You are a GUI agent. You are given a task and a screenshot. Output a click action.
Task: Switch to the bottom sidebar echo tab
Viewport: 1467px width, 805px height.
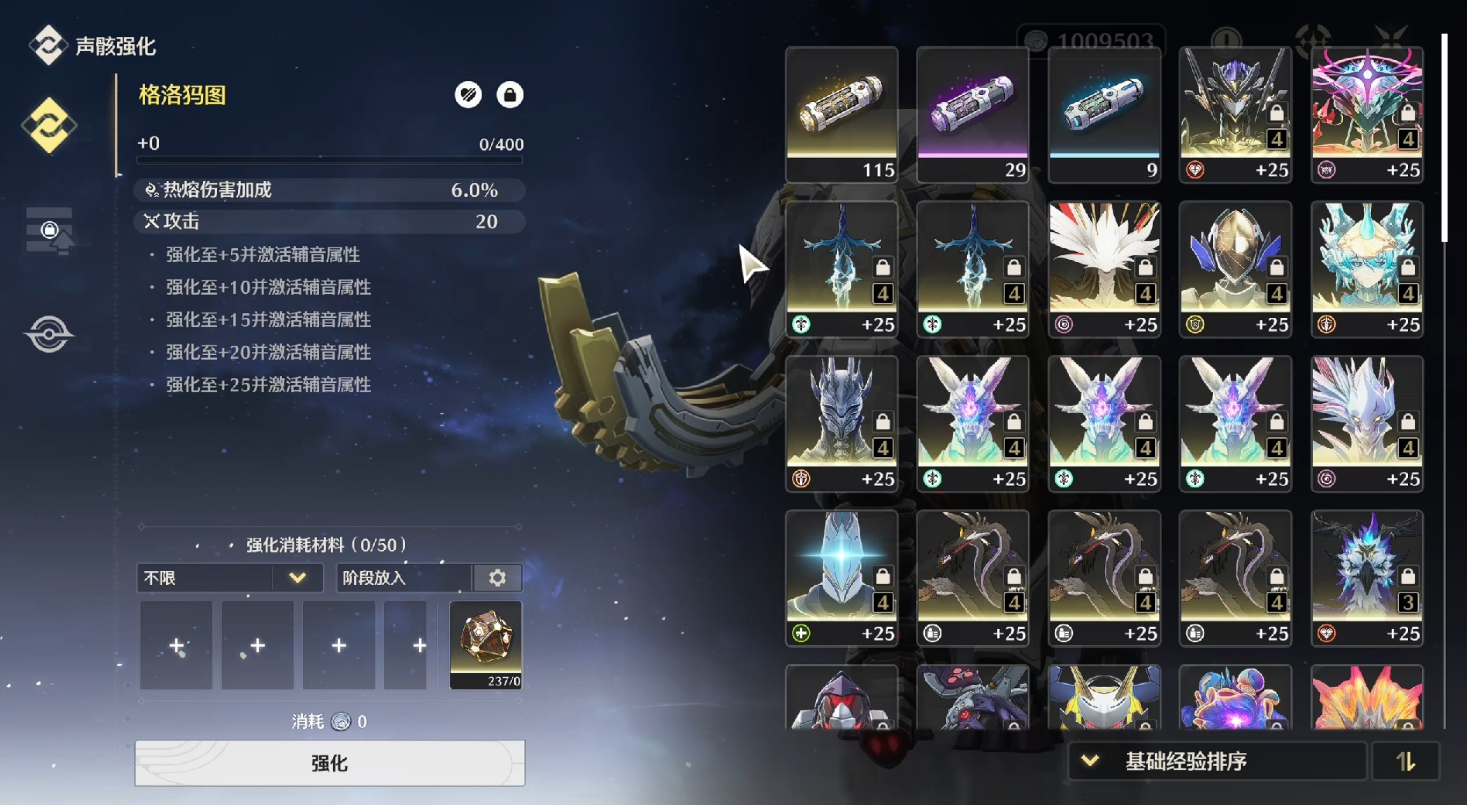pyautogui.click(x=49, y=335)
